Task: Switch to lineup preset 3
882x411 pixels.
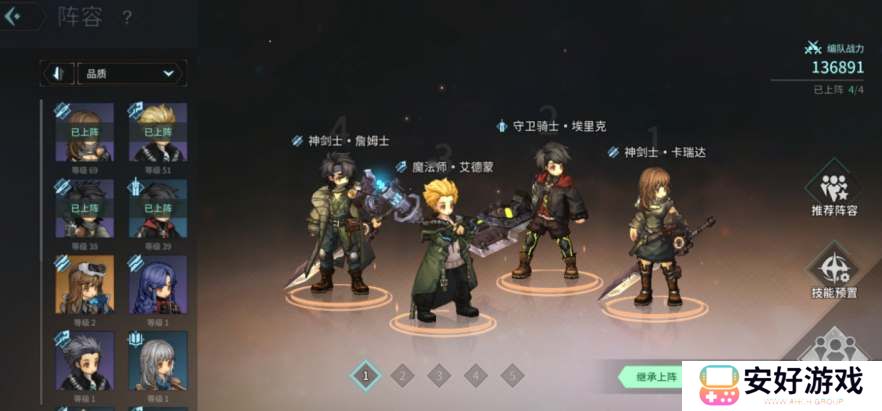Action: coord(439,376)
